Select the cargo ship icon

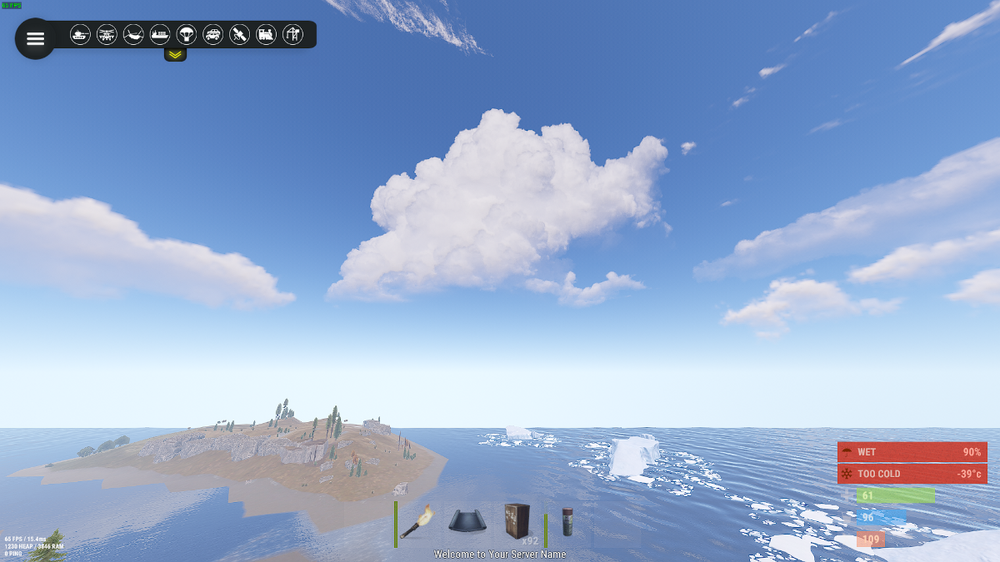pos(160,35)
